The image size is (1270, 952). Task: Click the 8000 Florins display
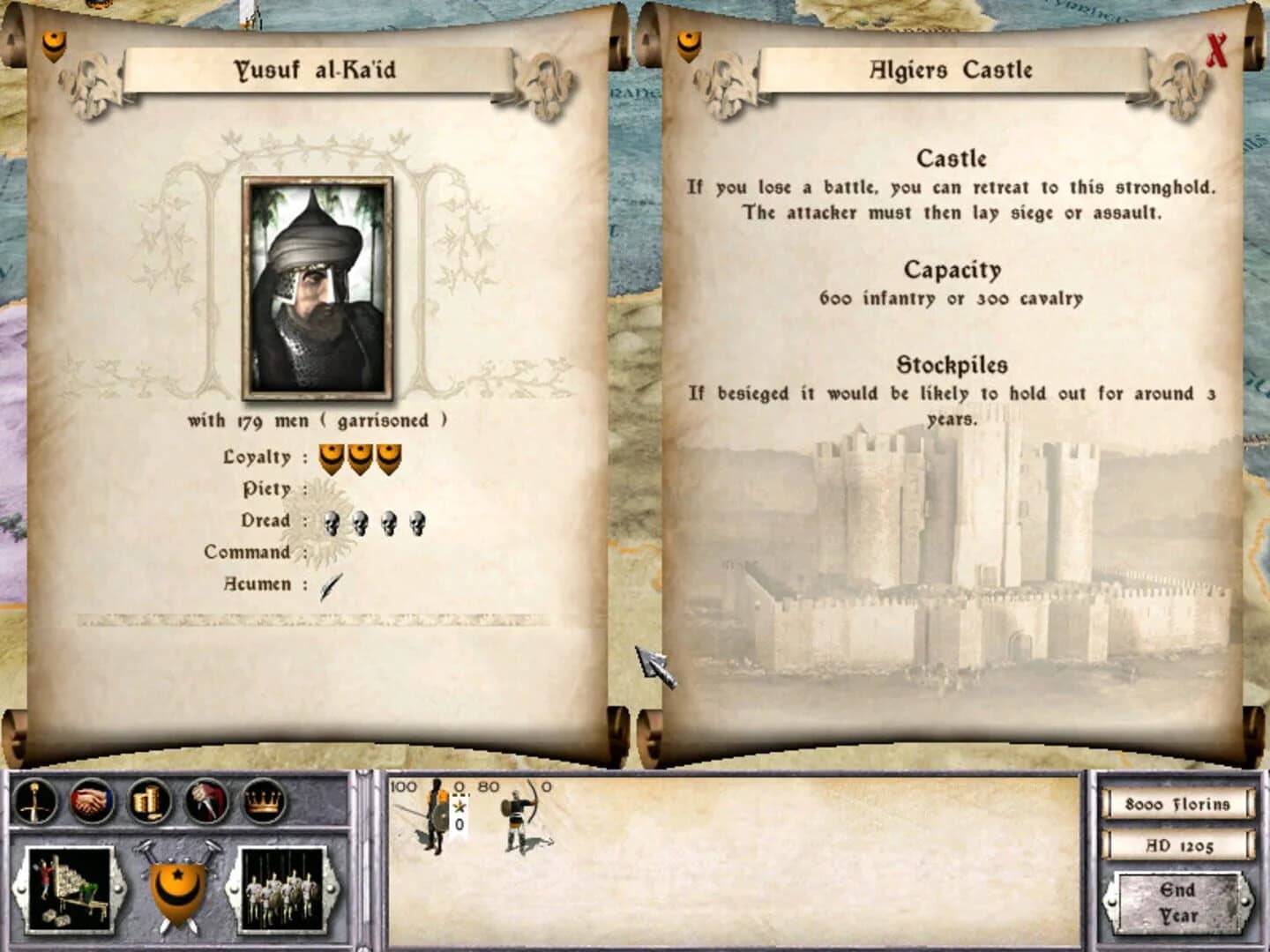(x=1179, y=804)
